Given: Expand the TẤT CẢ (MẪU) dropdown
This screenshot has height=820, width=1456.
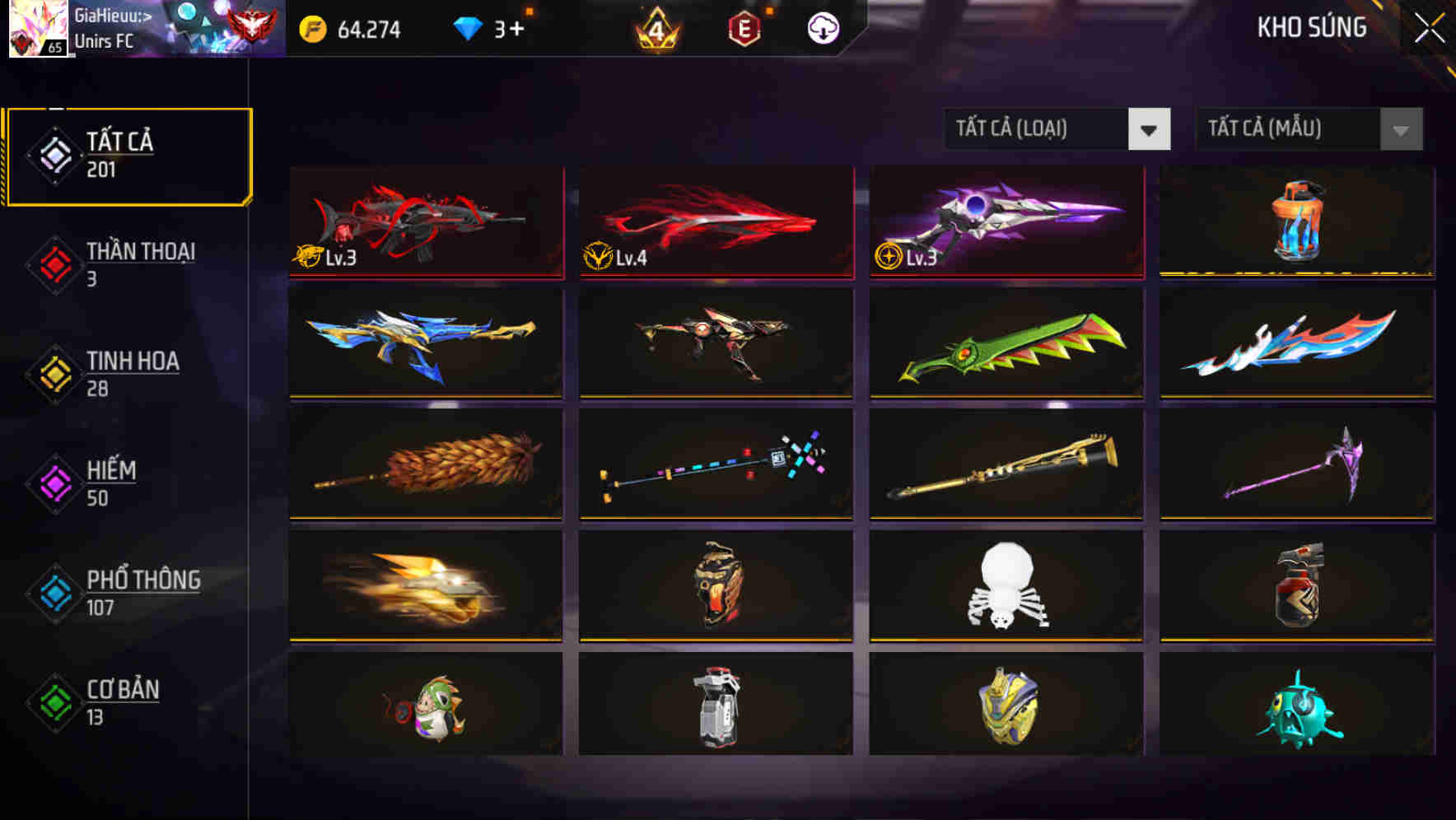Looking at the screenshot, I should click(x=1293, y=129).
